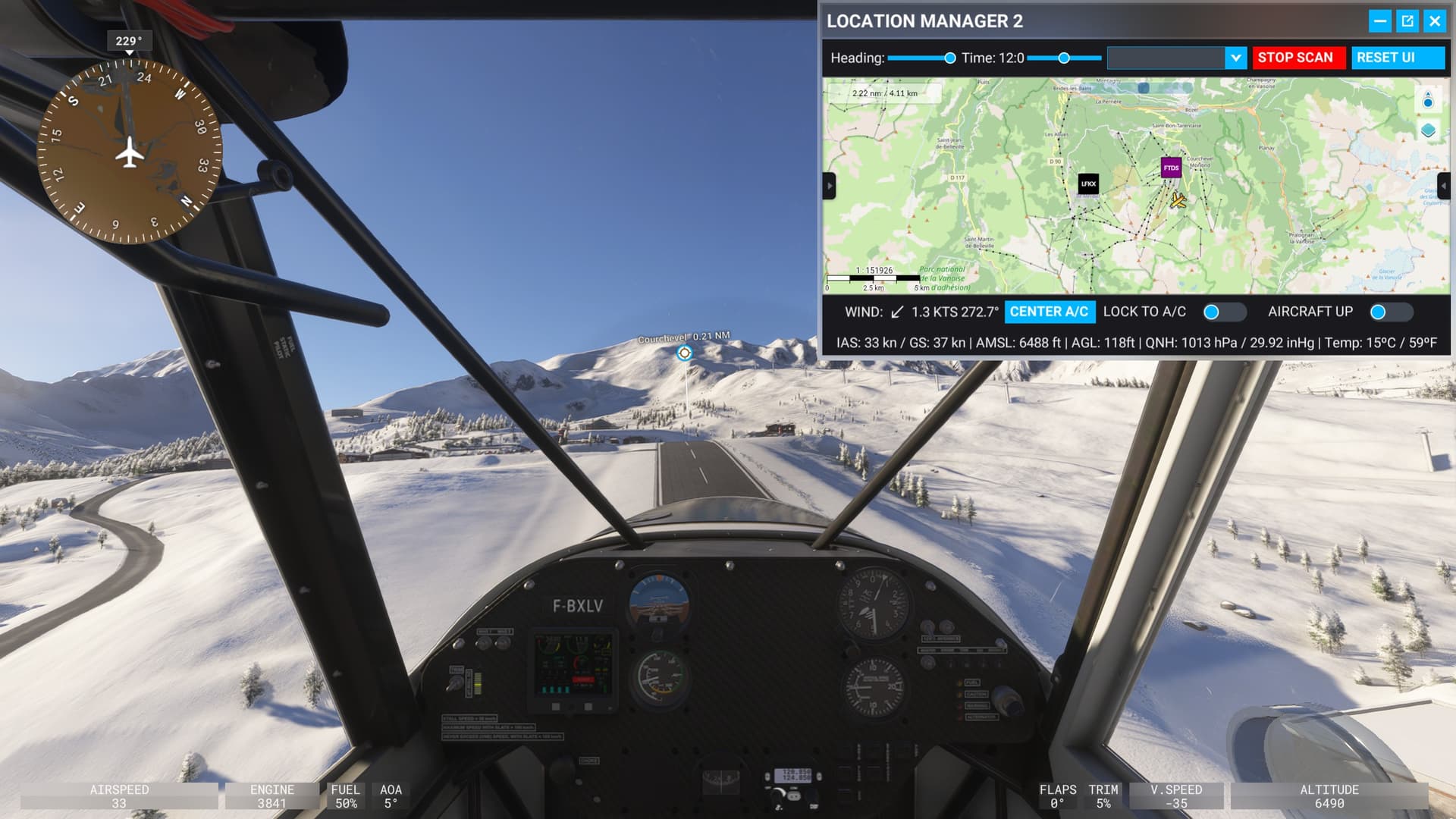Click the Courchevel waypoint marker in the scenery
The image size is (1456, 819).
683,352
